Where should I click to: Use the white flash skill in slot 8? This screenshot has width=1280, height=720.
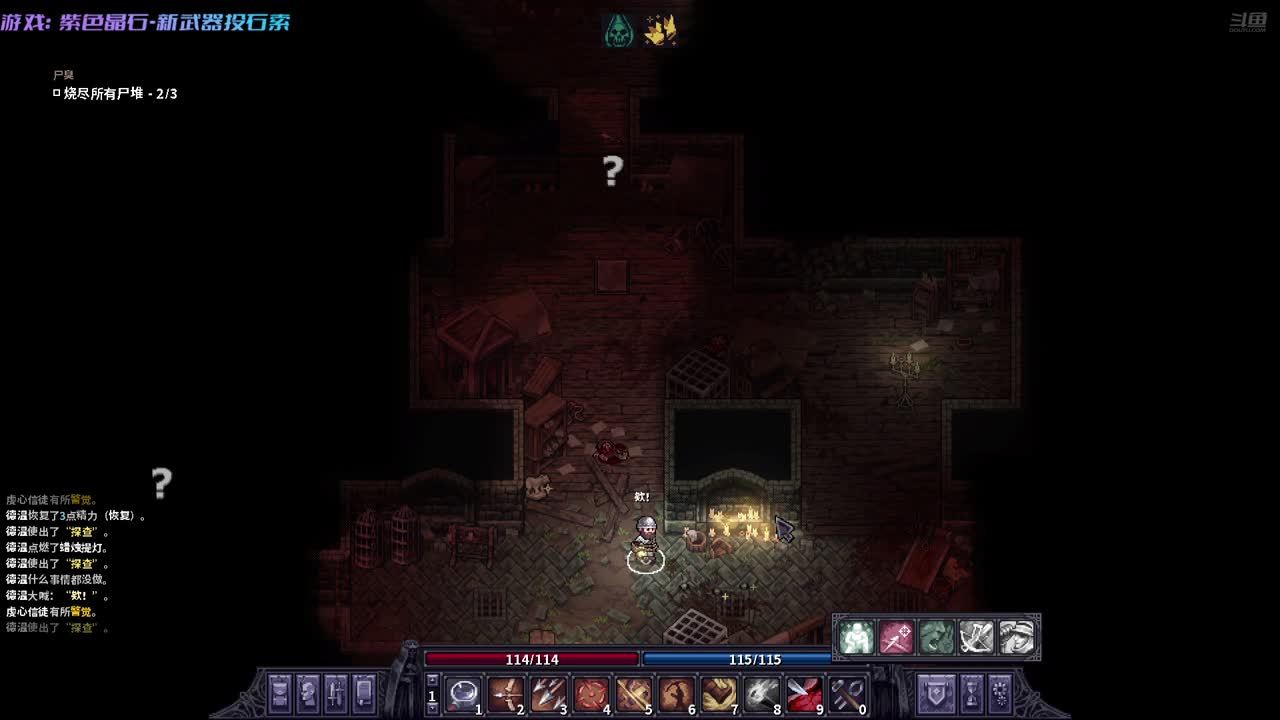[761, 692]
